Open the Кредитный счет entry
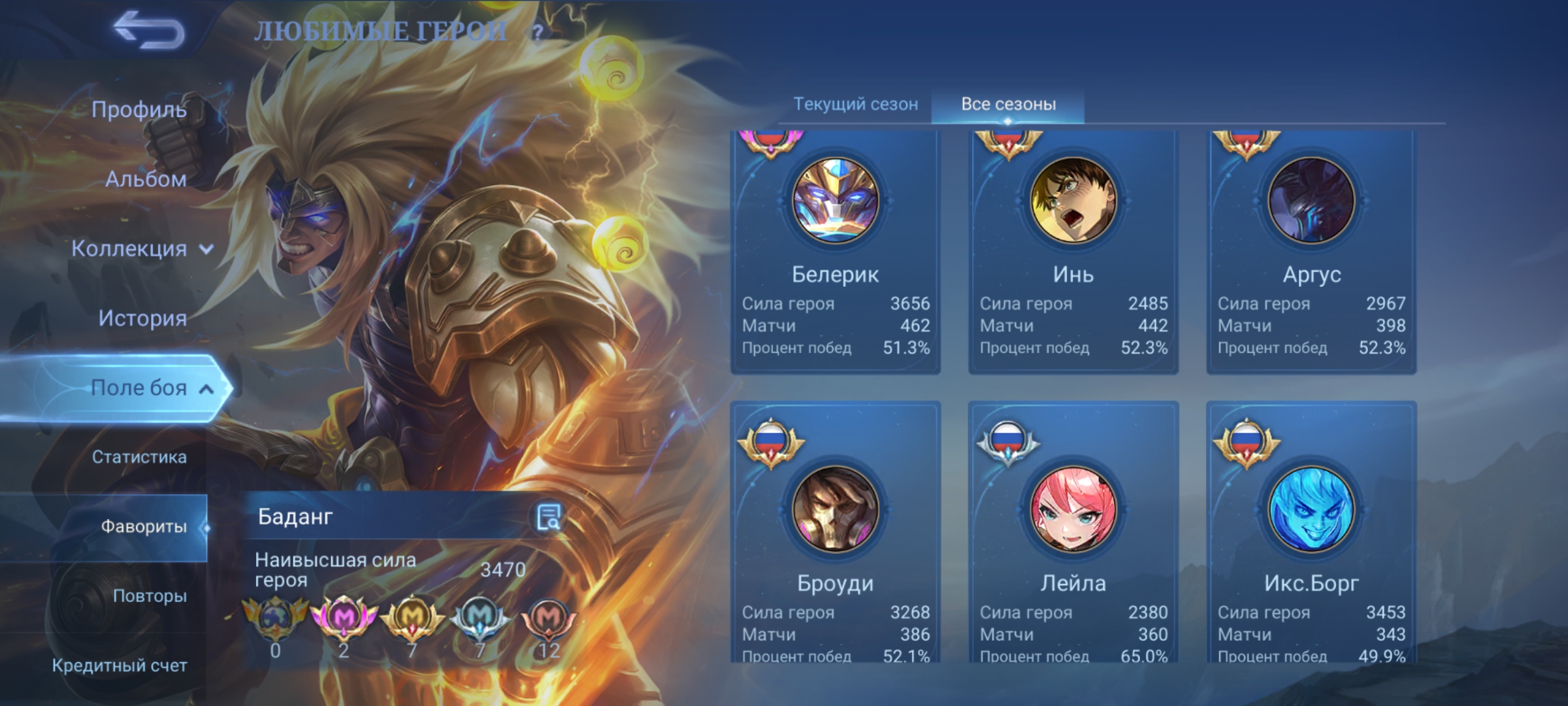Viewport: 1568px width, 706px height. tap(120, 665)
